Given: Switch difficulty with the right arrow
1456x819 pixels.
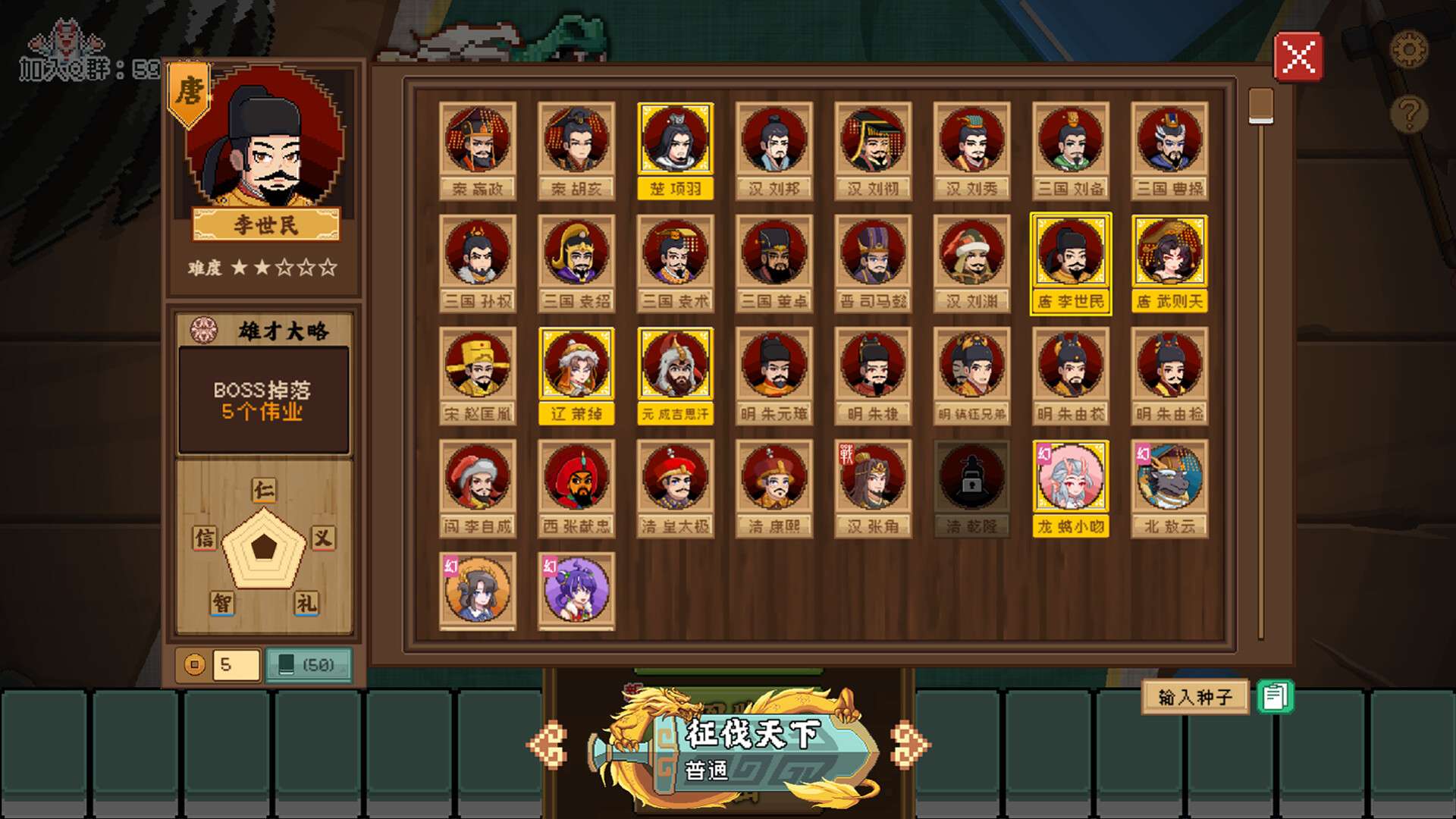Looking at the screenshot, I should point(909,743).
